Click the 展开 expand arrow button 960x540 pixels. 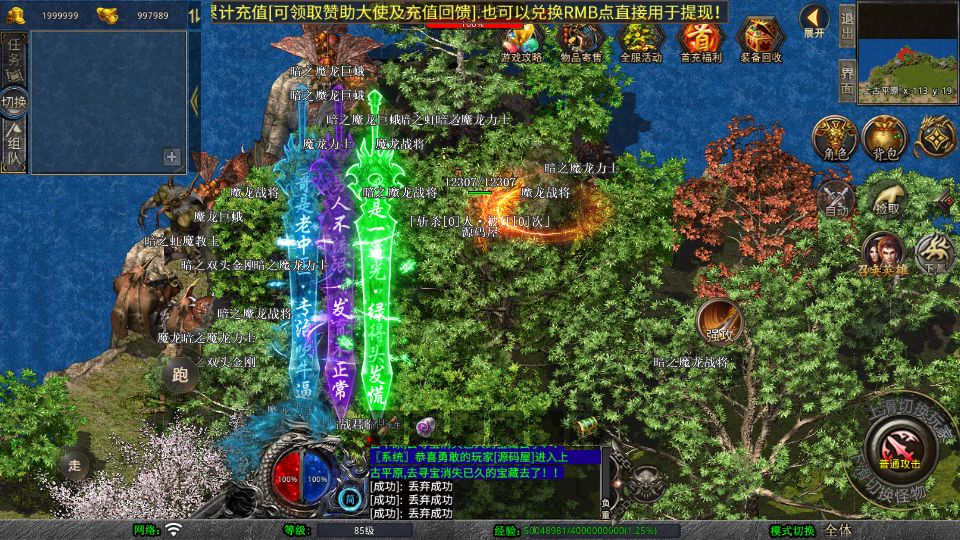click(814, 19)
